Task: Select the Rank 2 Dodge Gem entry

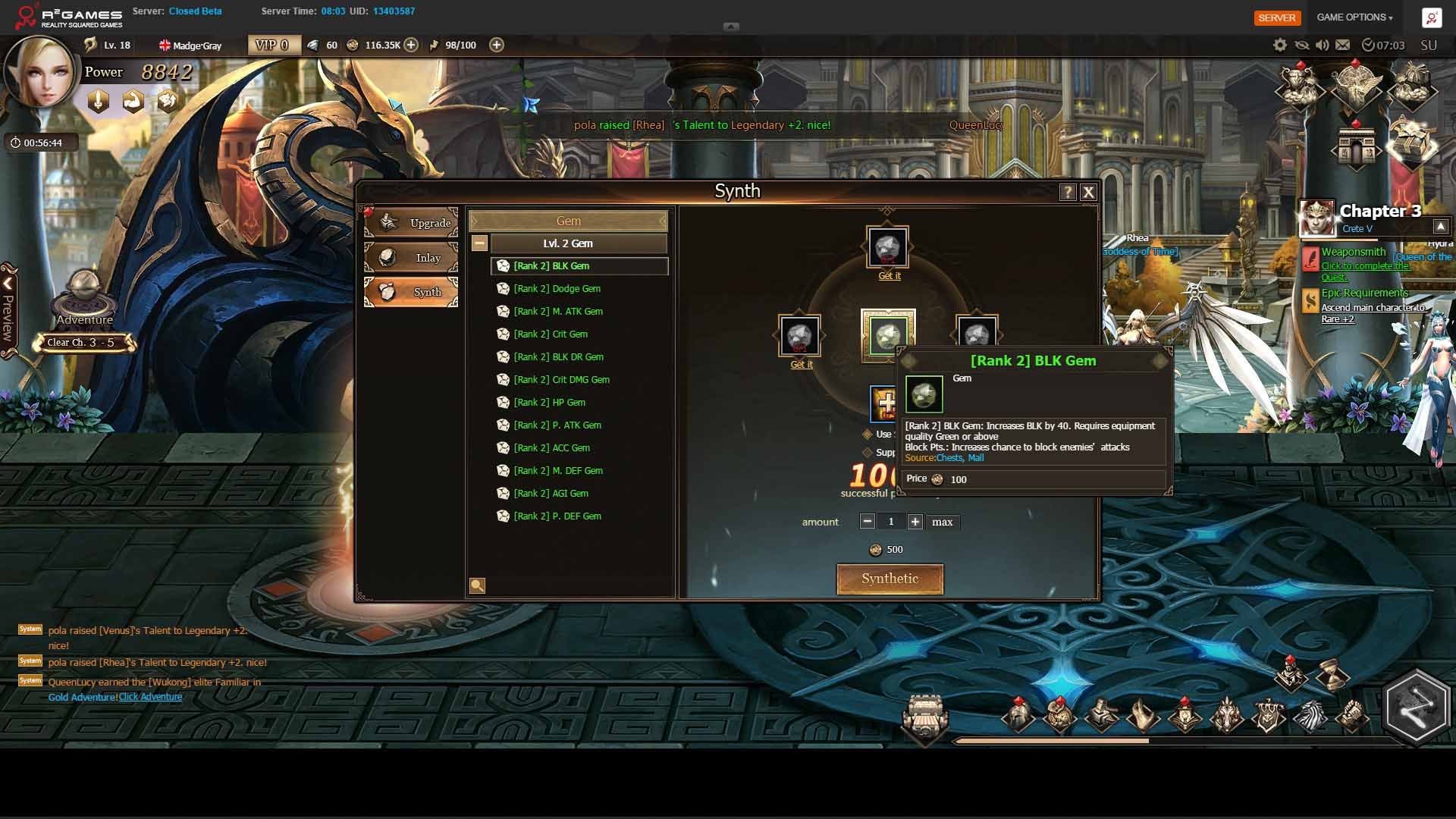Action: point(557,289)
